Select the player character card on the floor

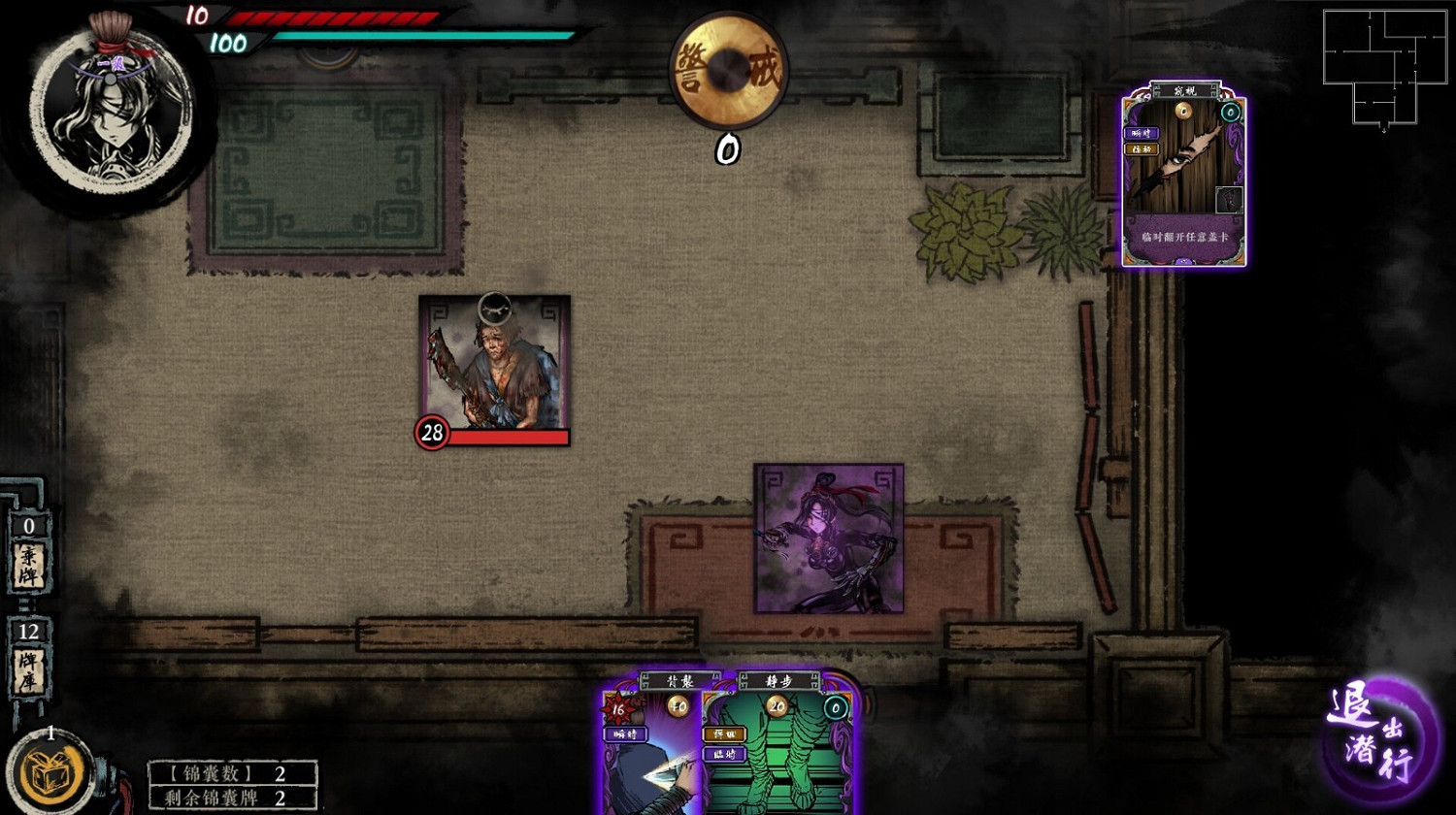pos(827,537)
